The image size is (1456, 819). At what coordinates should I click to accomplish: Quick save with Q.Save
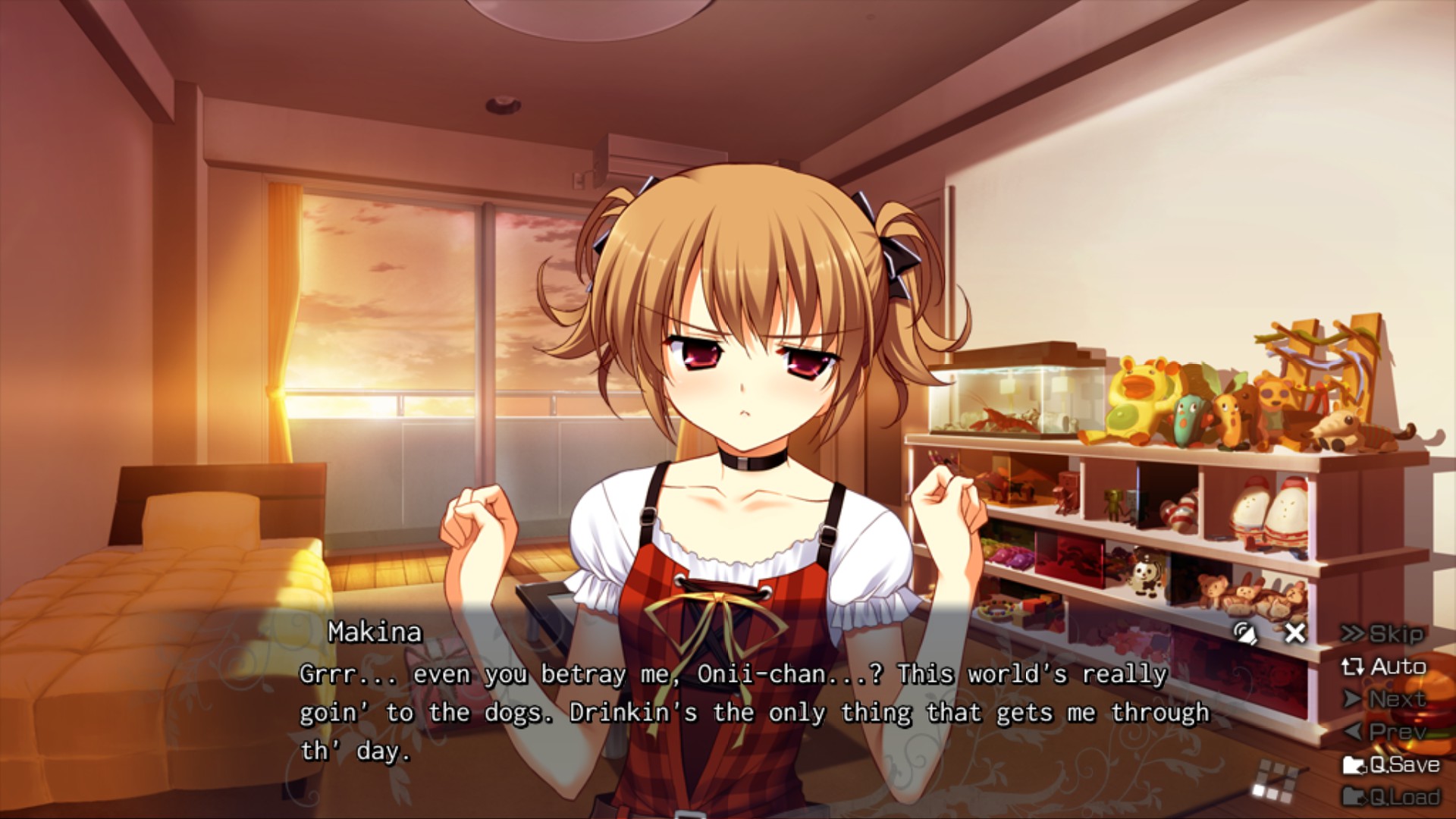click(1392, 764)
